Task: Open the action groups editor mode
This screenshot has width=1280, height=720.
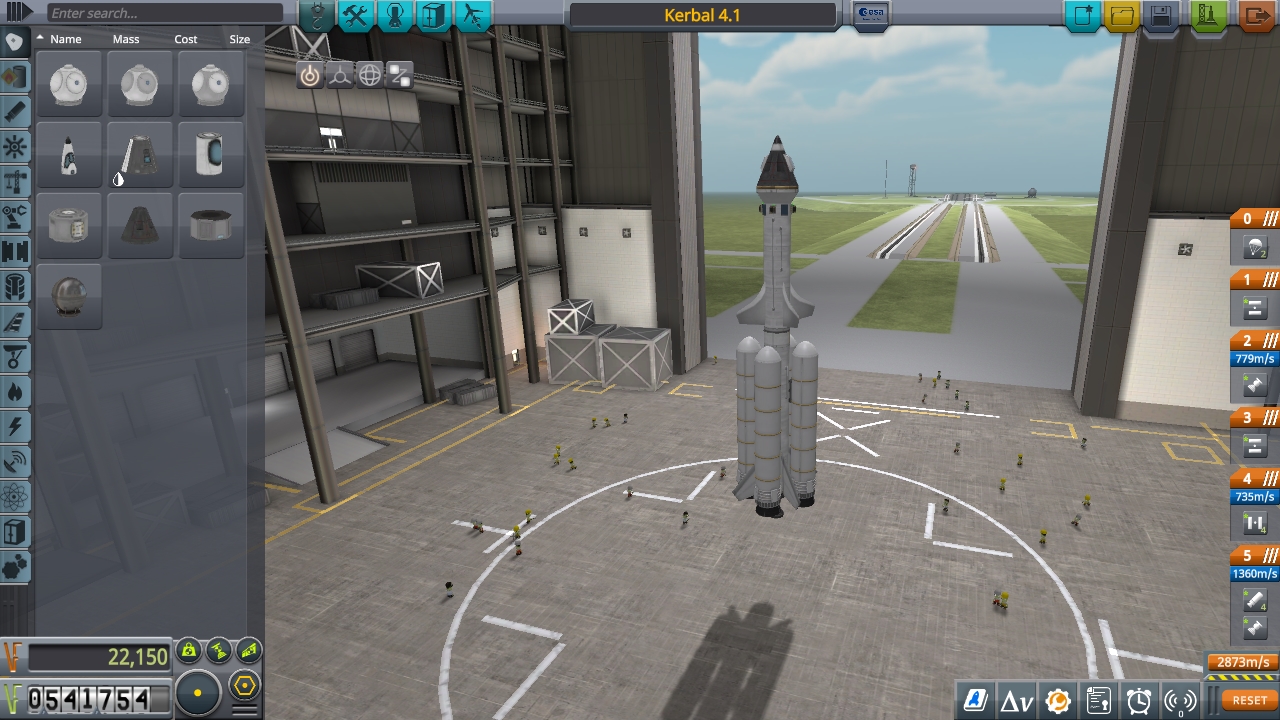Action: click(x=356, y=15)
